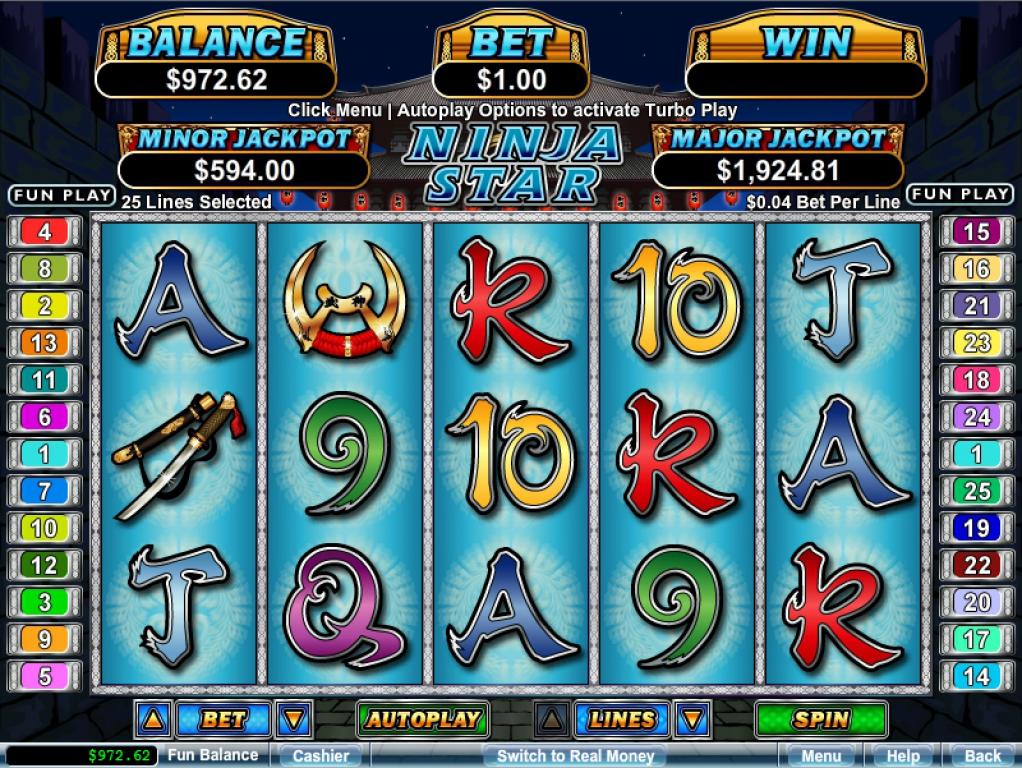
Task: Pick payline 14 marker
Action: [x=976, y=676]
